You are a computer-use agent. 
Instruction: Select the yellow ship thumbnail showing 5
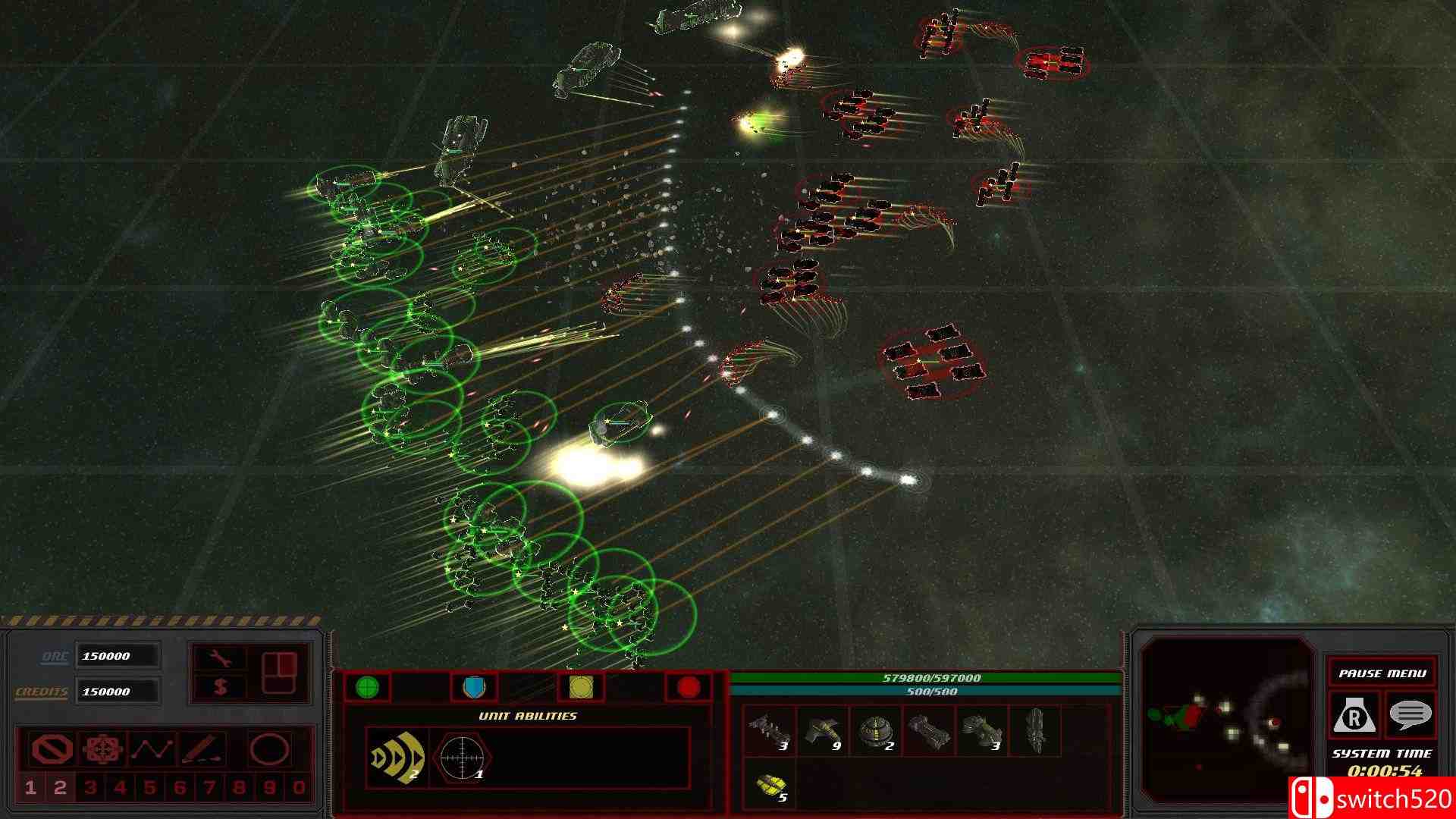(770, 785)
